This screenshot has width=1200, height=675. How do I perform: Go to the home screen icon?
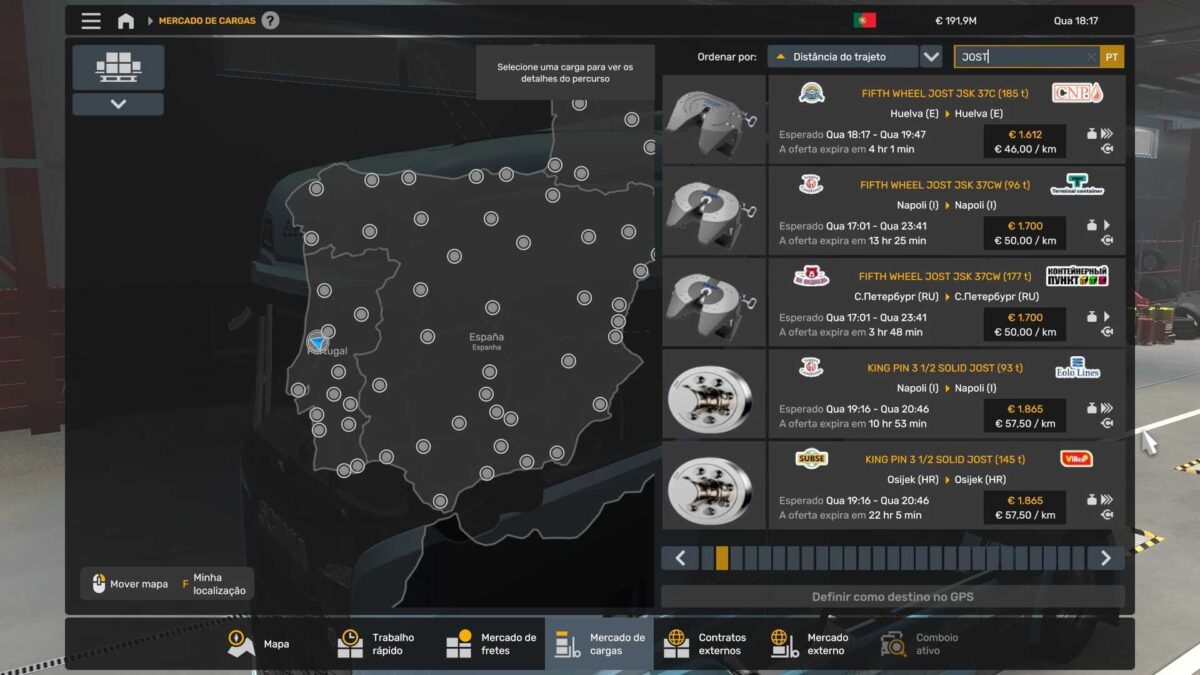pos(126,21)
